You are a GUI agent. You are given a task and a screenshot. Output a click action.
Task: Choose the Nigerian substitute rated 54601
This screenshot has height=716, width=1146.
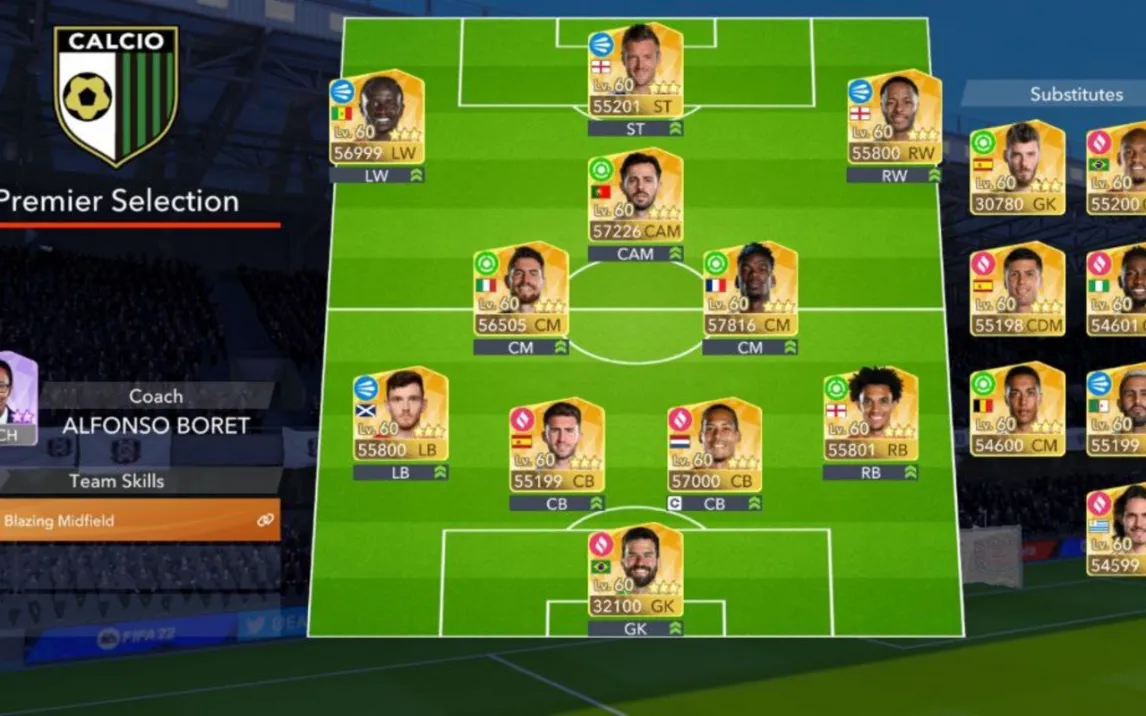1117,289
